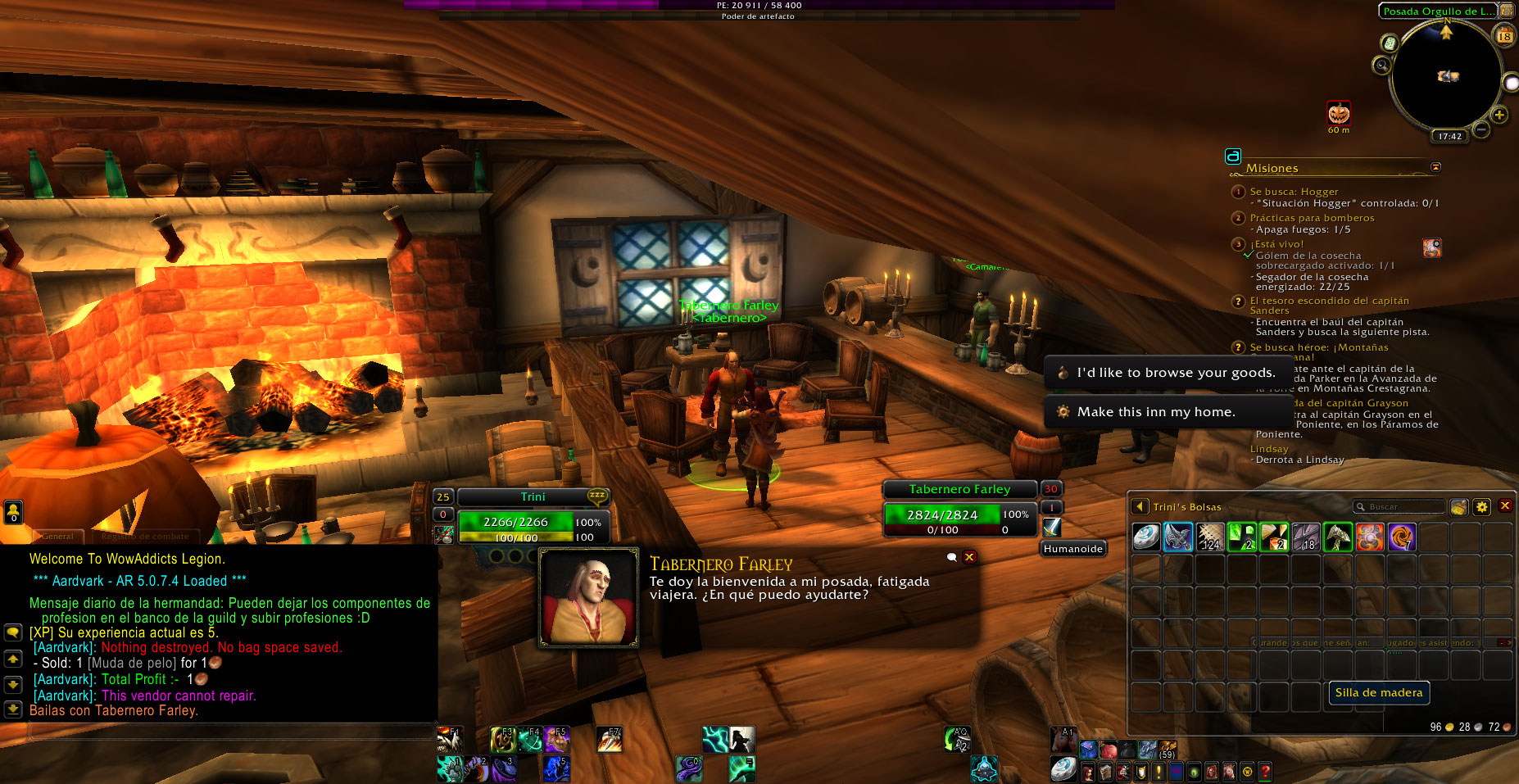Open the calendar showing day 18
1519x784 pixels.
1504,36
